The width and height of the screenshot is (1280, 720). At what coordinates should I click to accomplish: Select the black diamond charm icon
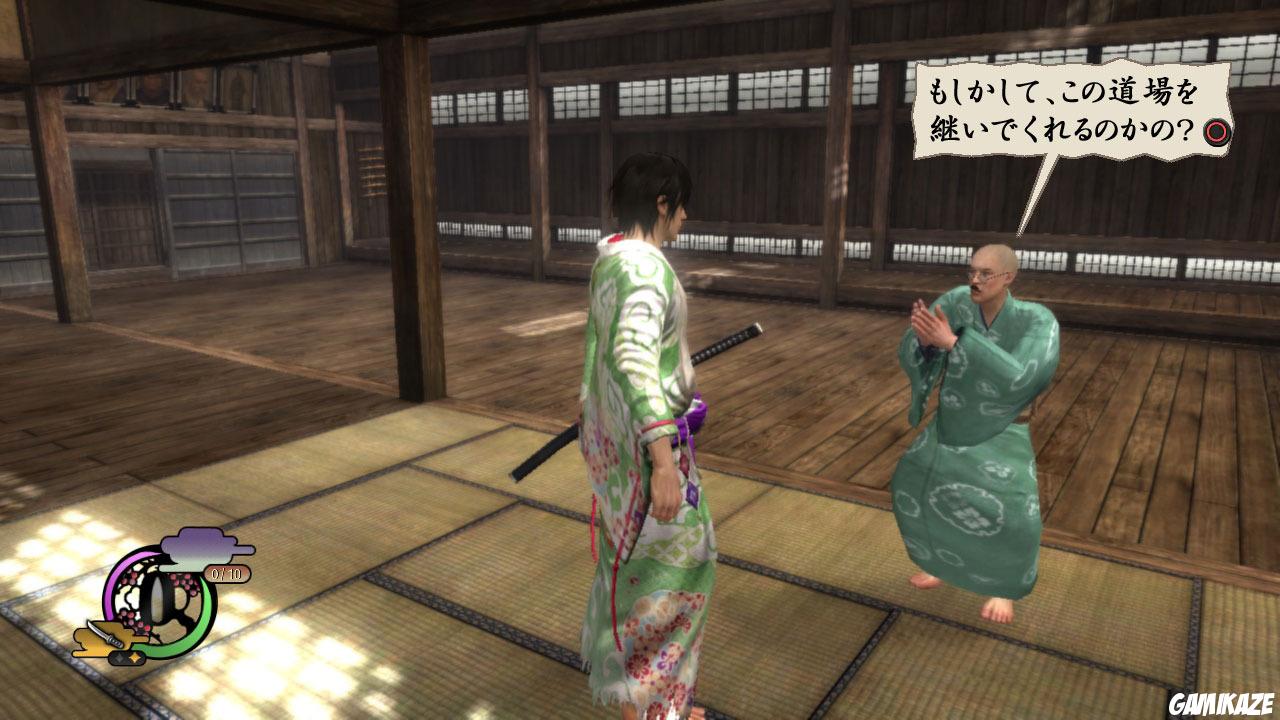(x=119, y=656)
